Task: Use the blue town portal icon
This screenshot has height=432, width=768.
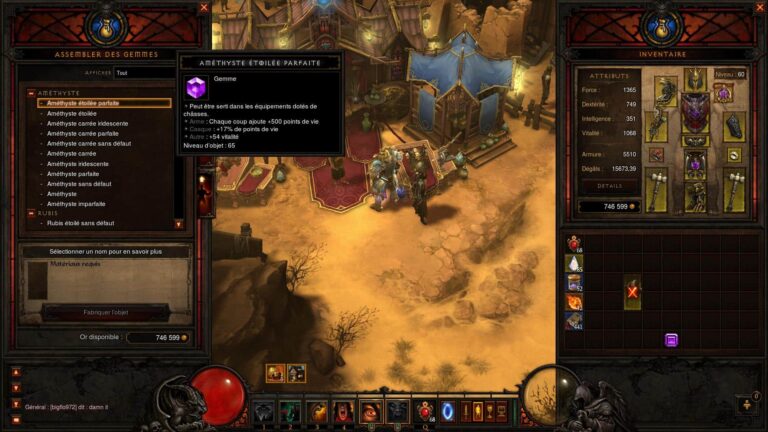Action: click(x=447, y=411)
